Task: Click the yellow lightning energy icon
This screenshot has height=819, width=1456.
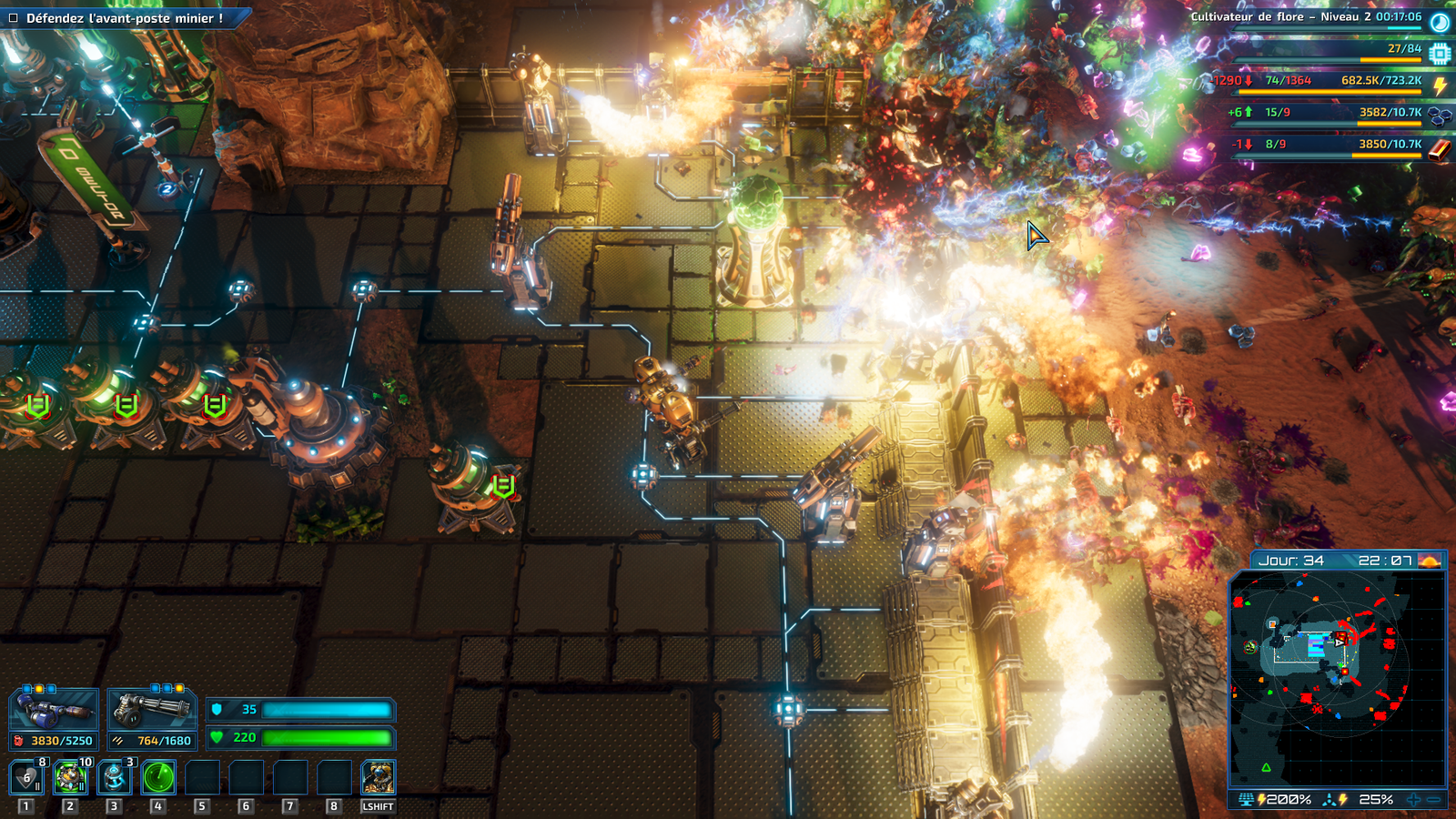Action: (x=1440, y=86)
